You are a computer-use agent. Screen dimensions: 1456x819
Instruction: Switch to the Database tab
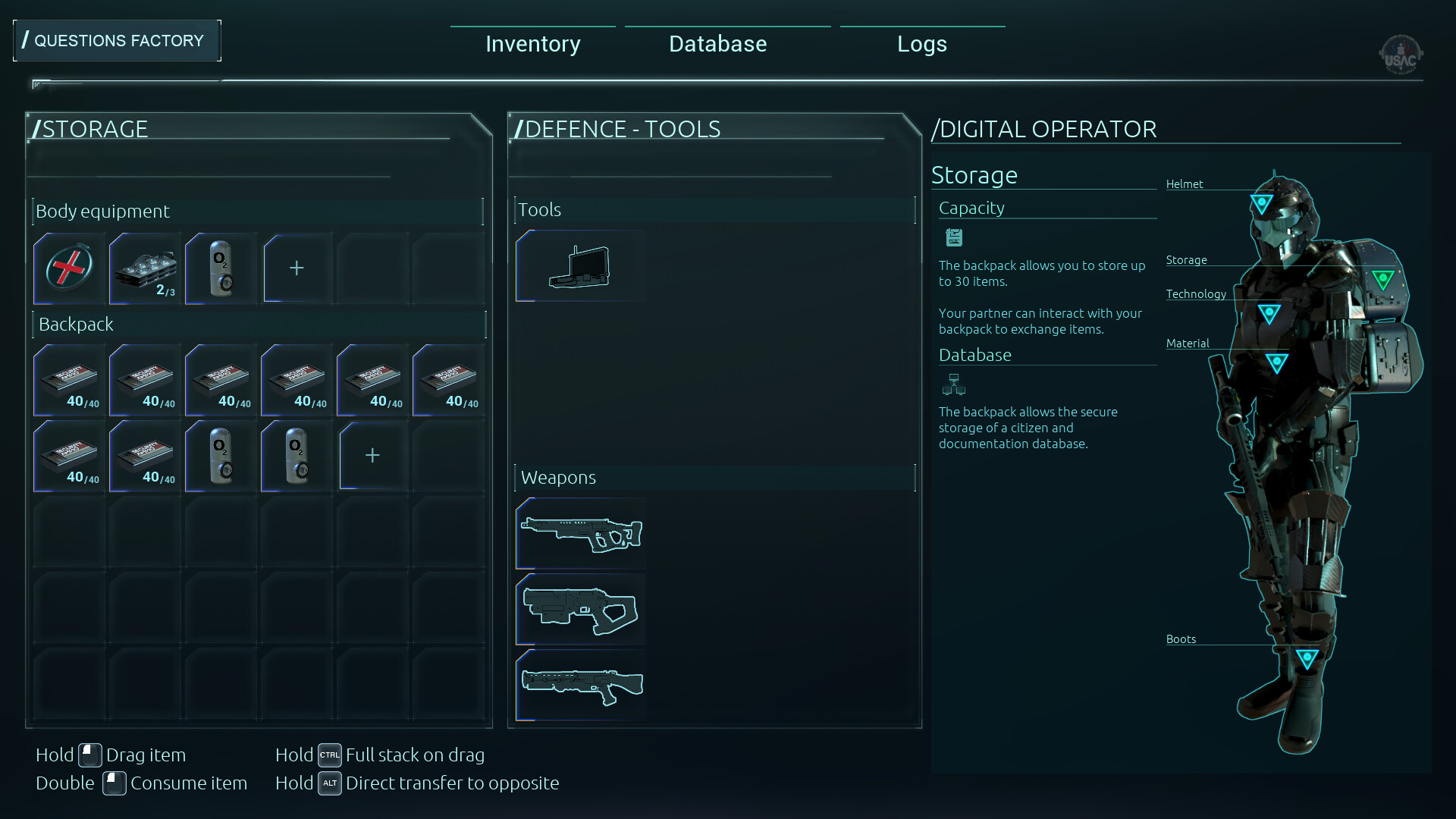pos(717,43)
